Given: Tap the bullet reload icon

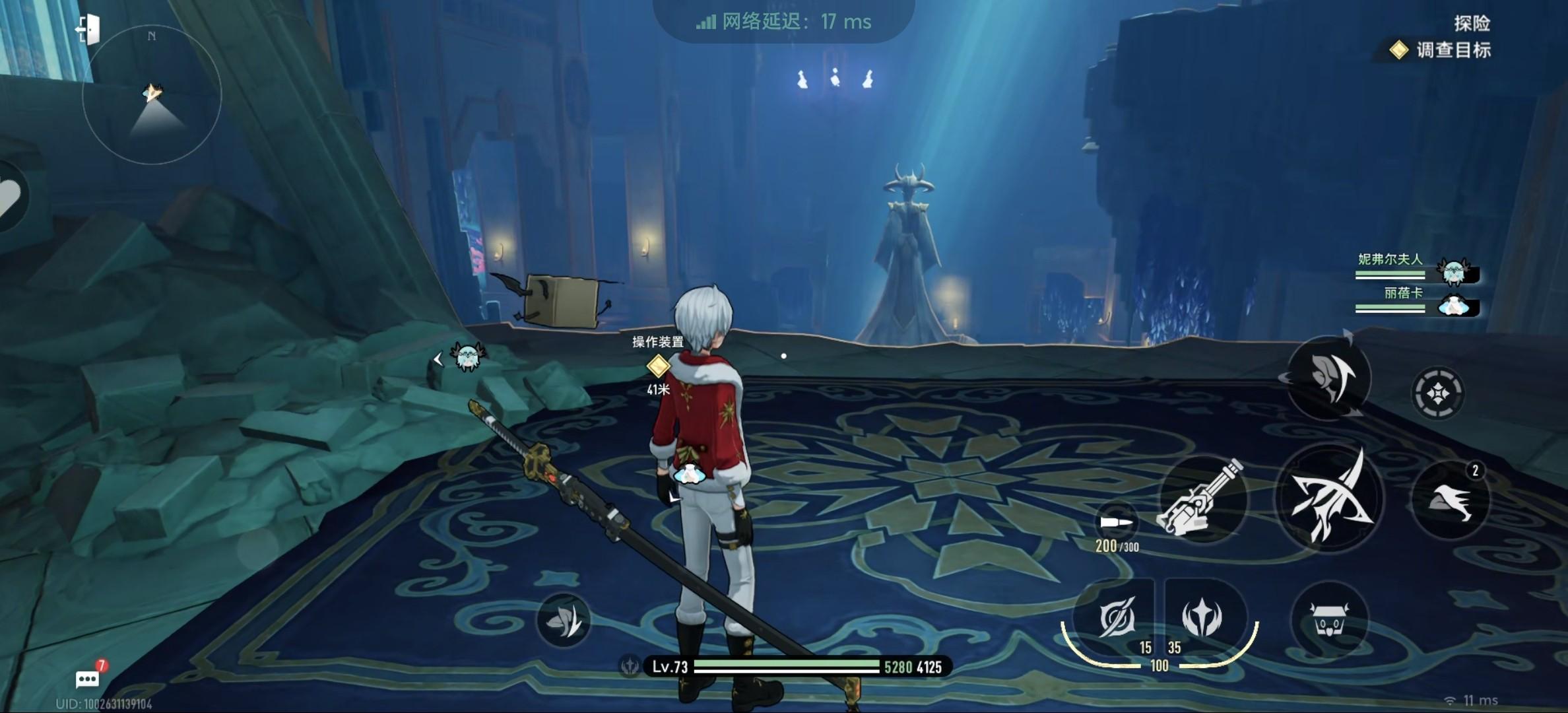Looking at the screenshot, I should [x=1117, y=523].
